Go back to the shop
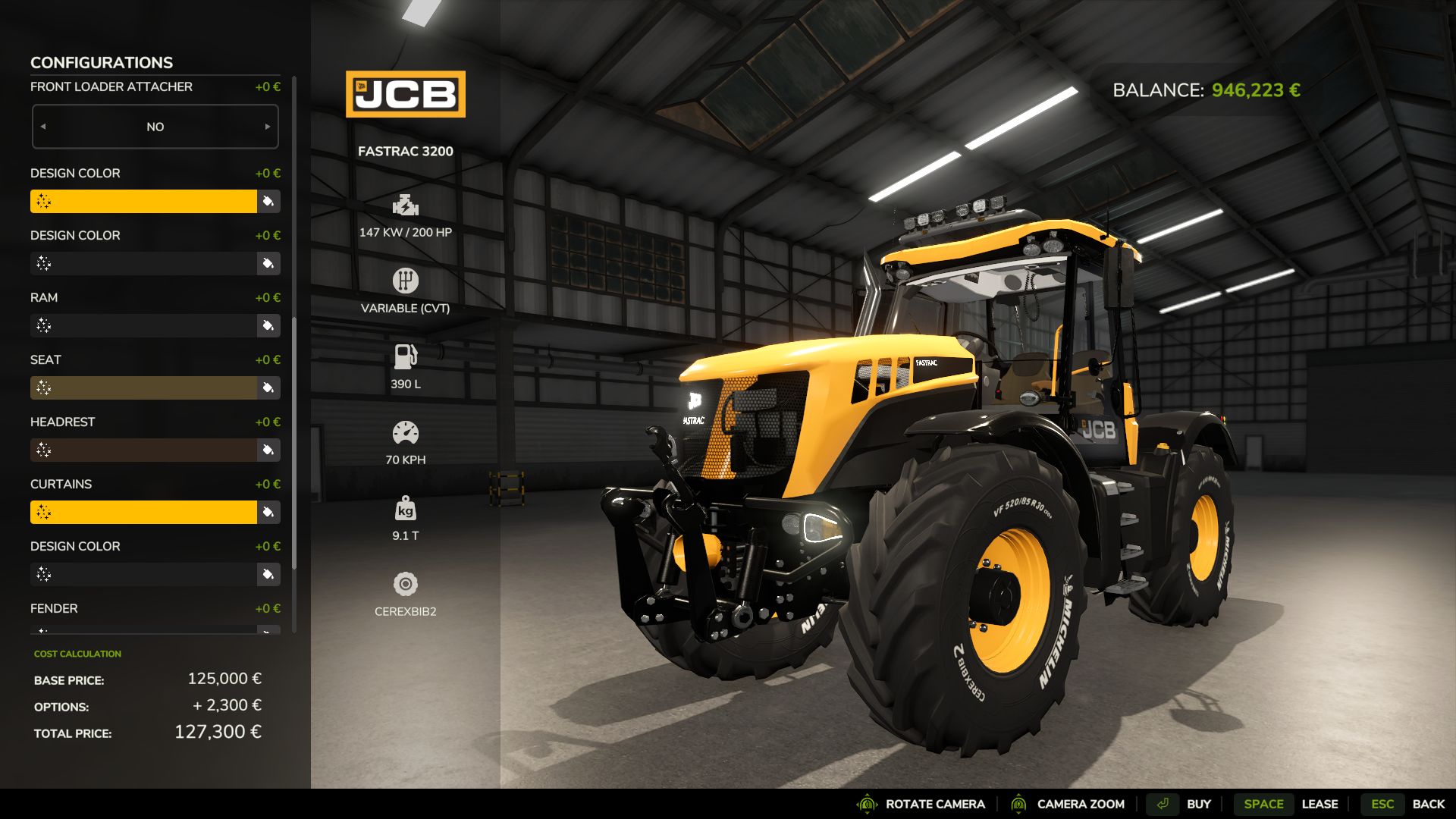This screenshot has height=819, width=1456. (x=1429, y=804)
